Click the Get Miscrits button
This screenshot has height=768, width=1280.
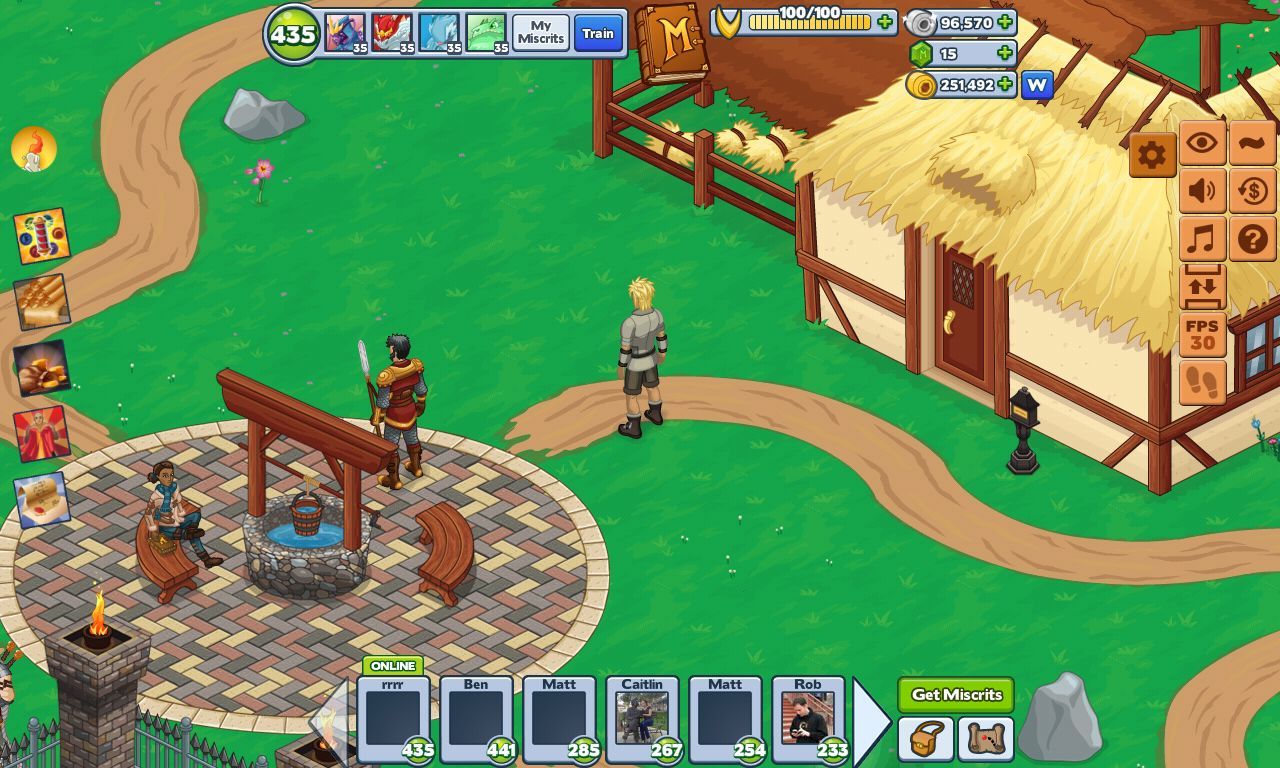(x=954, y=694)
